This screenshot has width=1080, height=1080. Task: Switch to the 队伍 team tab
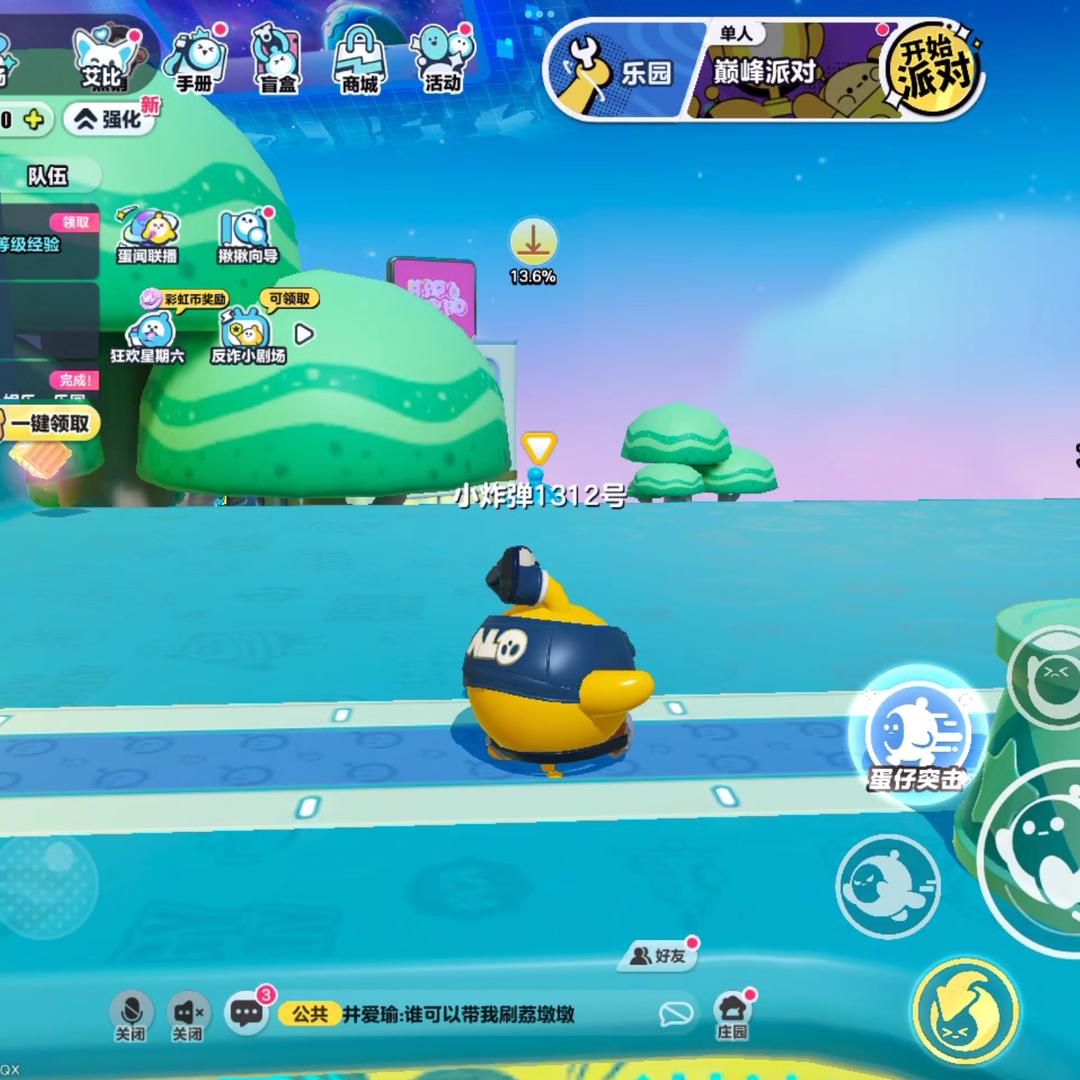(x=48, y=176)
